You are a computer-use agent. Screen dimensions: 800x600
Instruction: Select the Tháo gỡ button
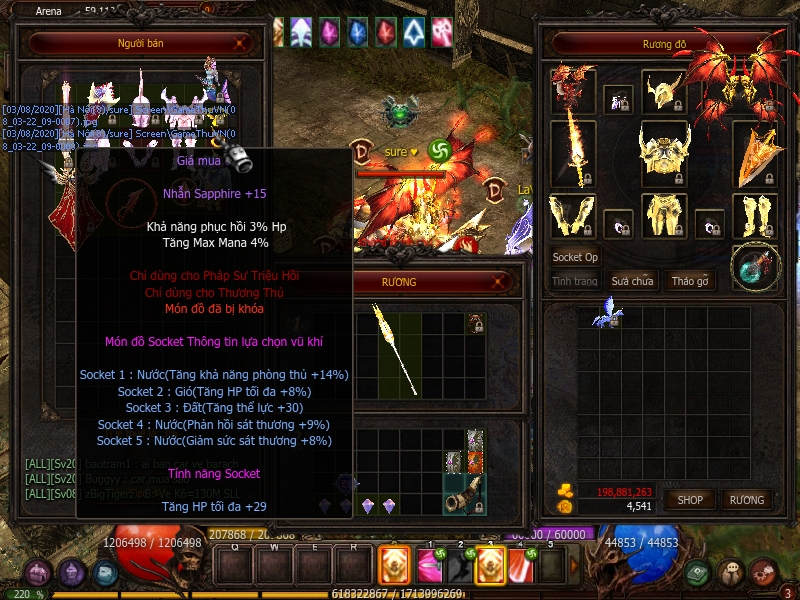pyautogui.click(x=689, y=281)
